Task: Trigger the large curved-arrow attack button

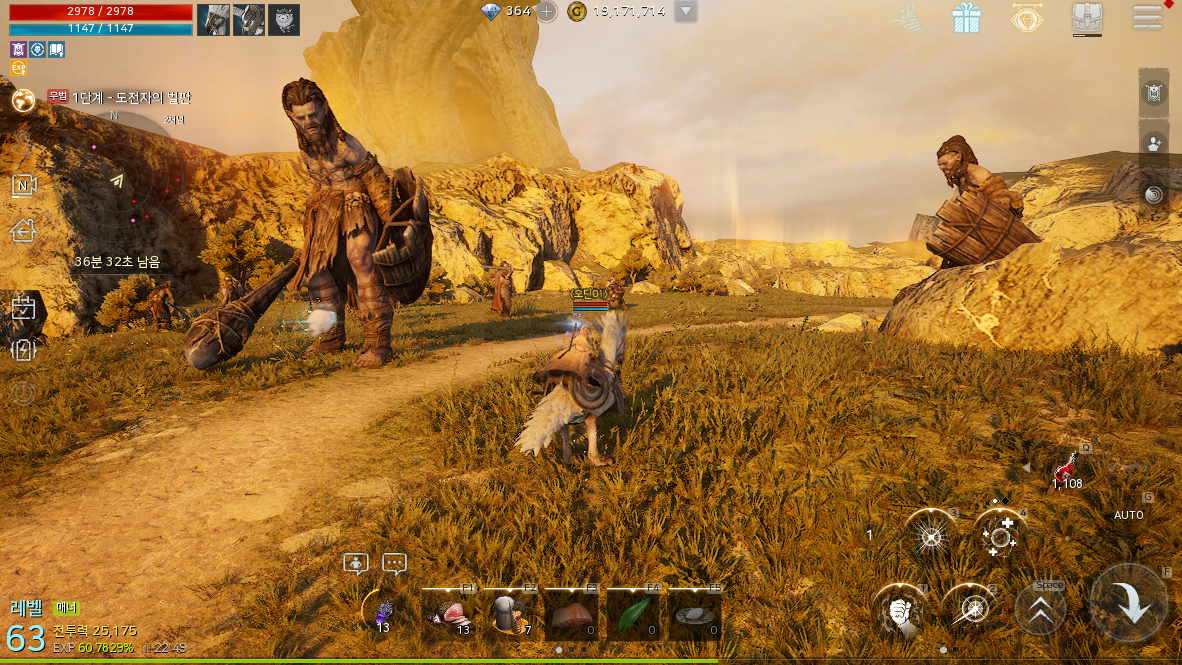Action: (x=1130, y=603)
